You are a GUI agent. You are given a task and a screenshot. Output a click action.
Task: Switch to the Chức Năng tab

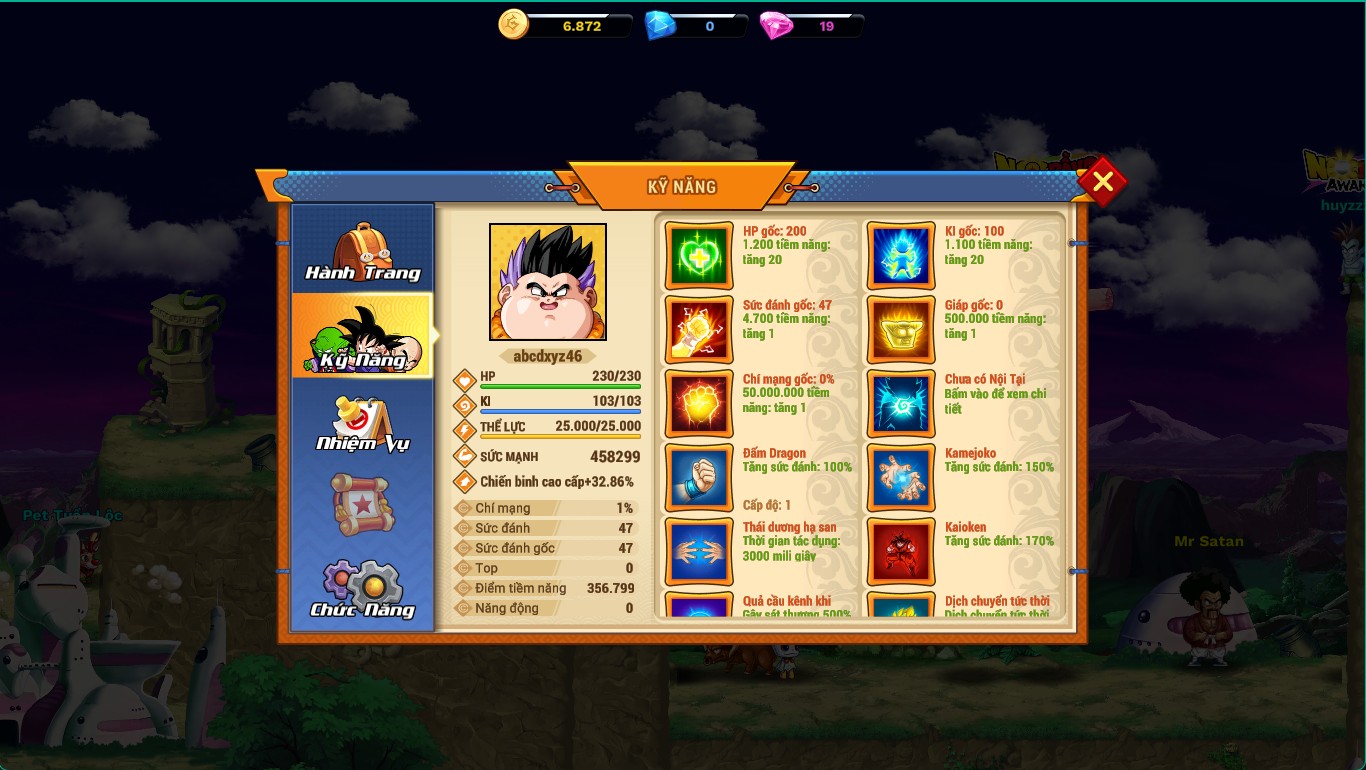tap(362, 590)
